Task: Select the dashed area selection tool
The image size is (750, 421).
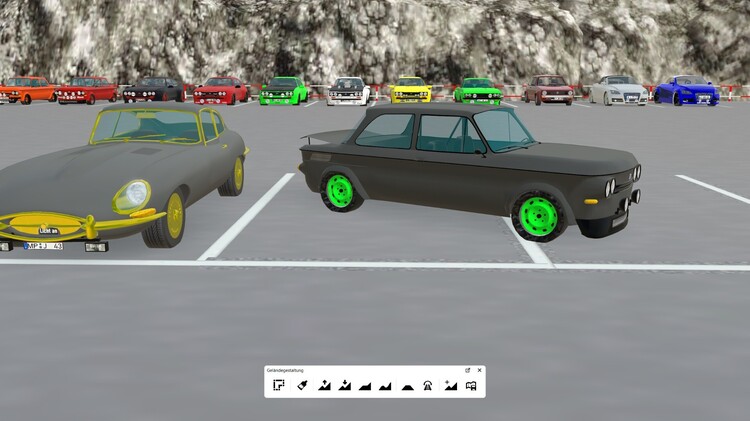Action: point(279,385)
